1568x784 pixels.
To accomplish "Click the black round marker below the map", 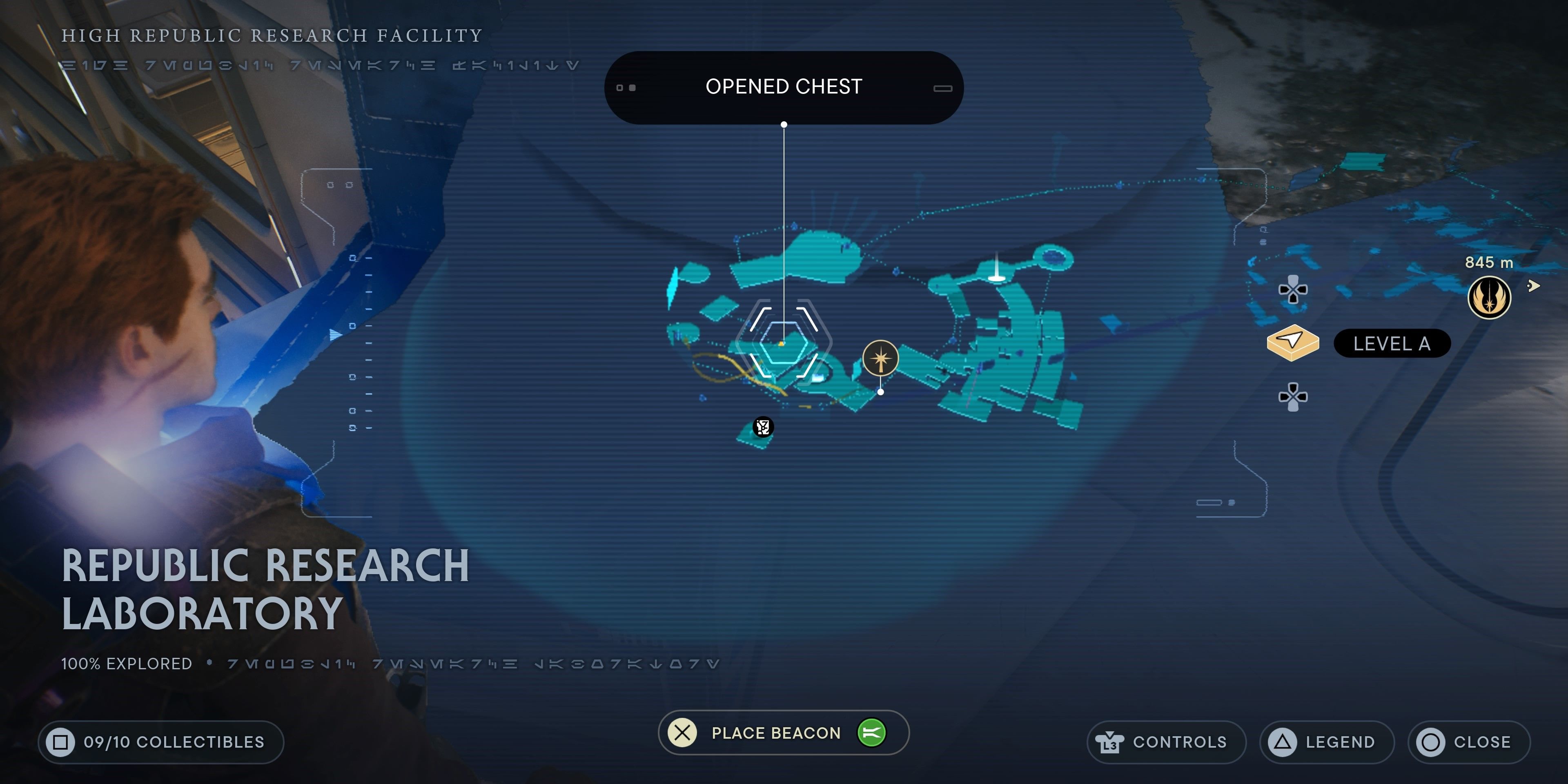I will tap(763, 427).
